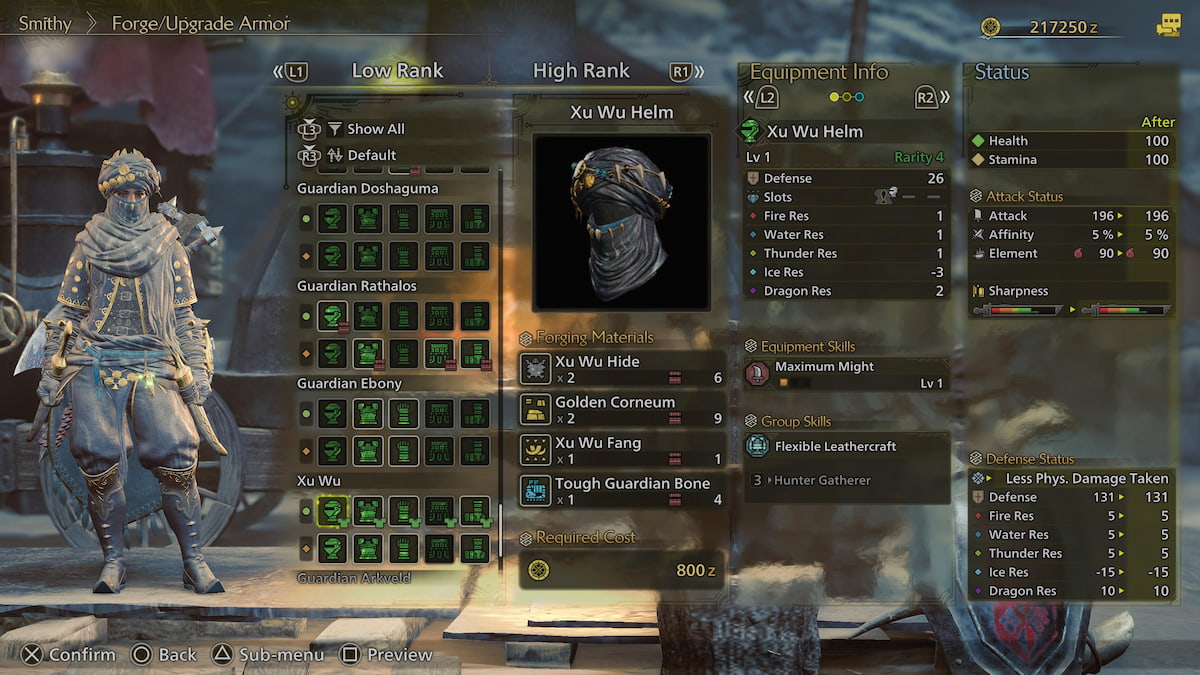Change the Default sort order
This screenshot has height=675, width=1200.
point(371,155)
